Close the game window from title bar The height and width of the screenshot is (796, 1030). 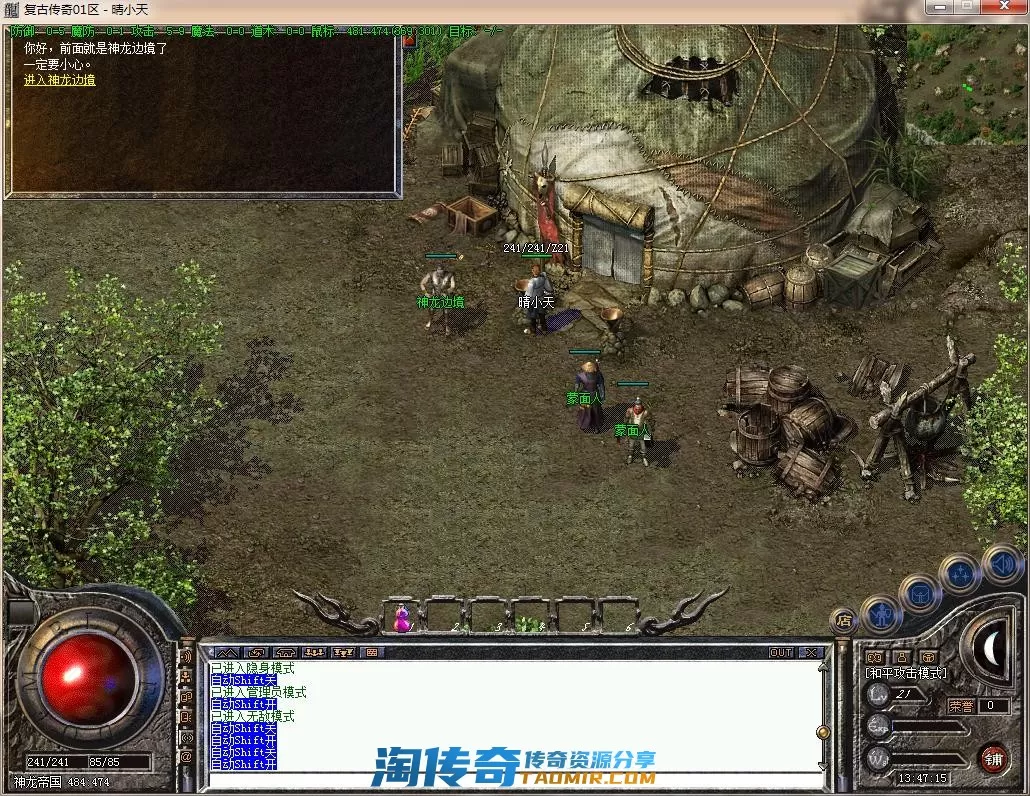pyautogui.click(x=1002, y=8)
